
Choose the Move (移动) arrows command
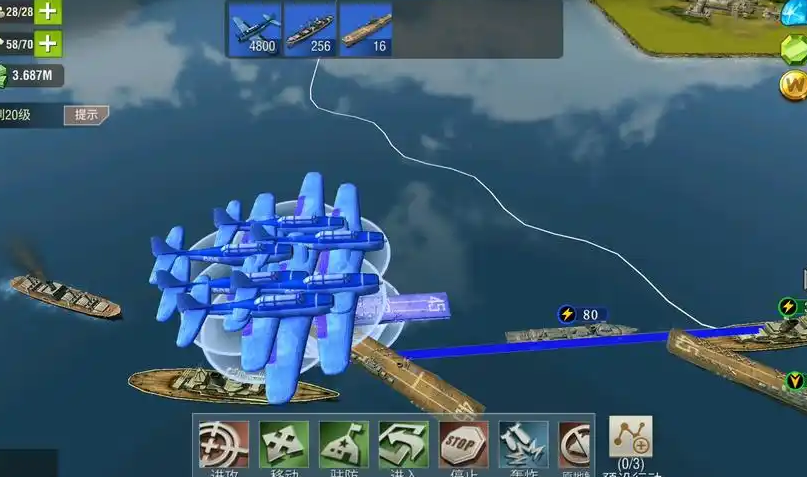tap(283, 444)
